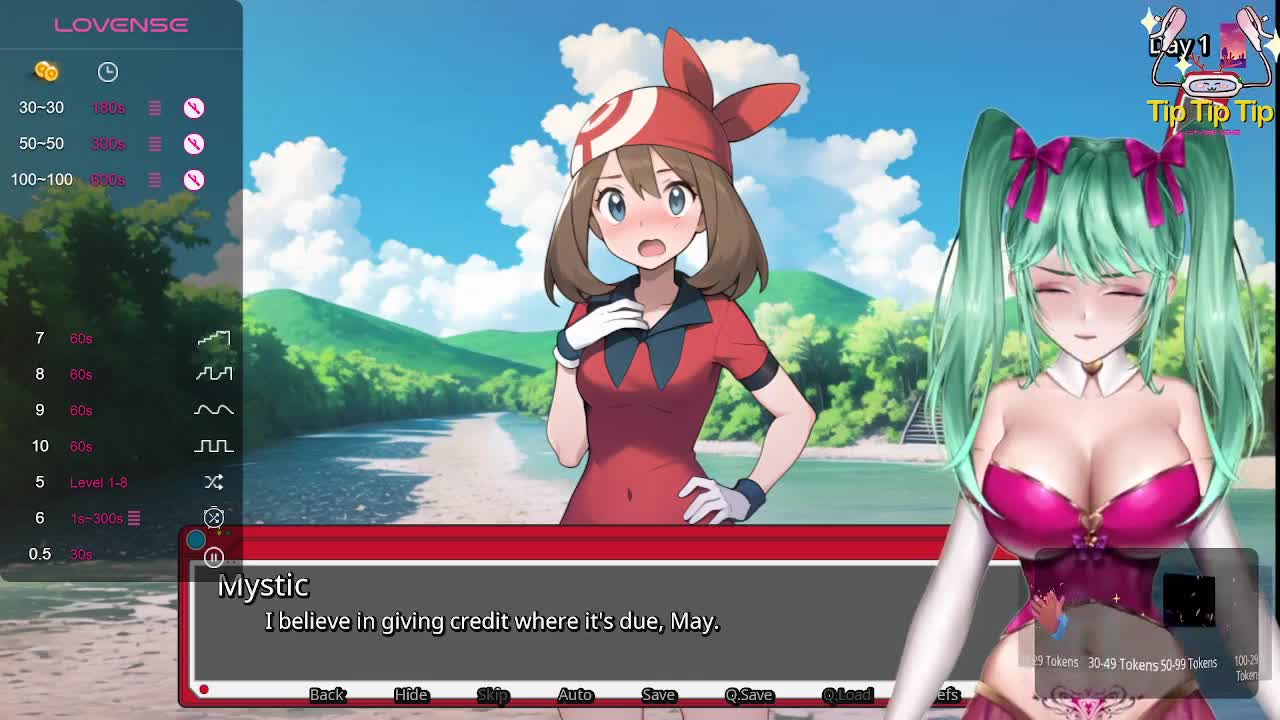Go back using the Back button
The width and height of the screenshot is (1280, 720).
pos(326,694)
